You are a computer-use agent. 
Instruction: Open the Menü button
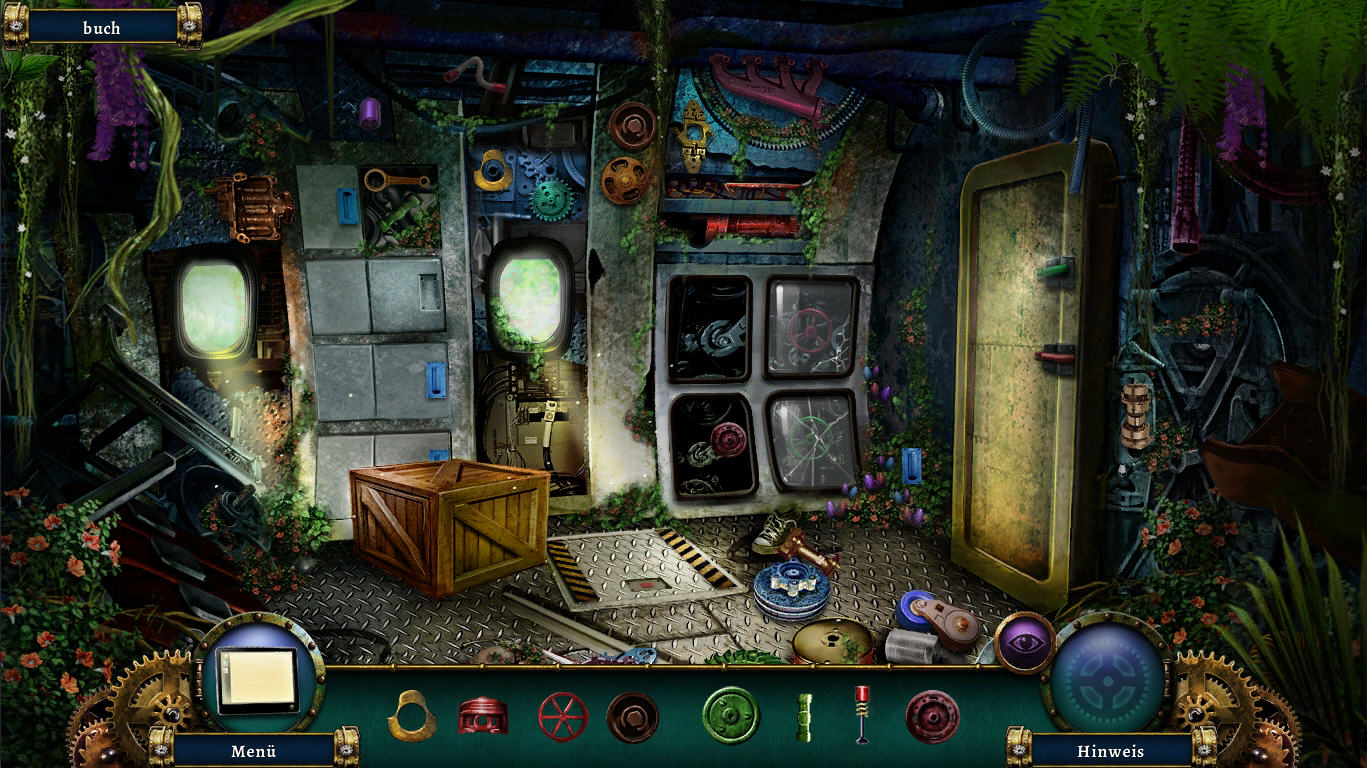tap(253, 751)
